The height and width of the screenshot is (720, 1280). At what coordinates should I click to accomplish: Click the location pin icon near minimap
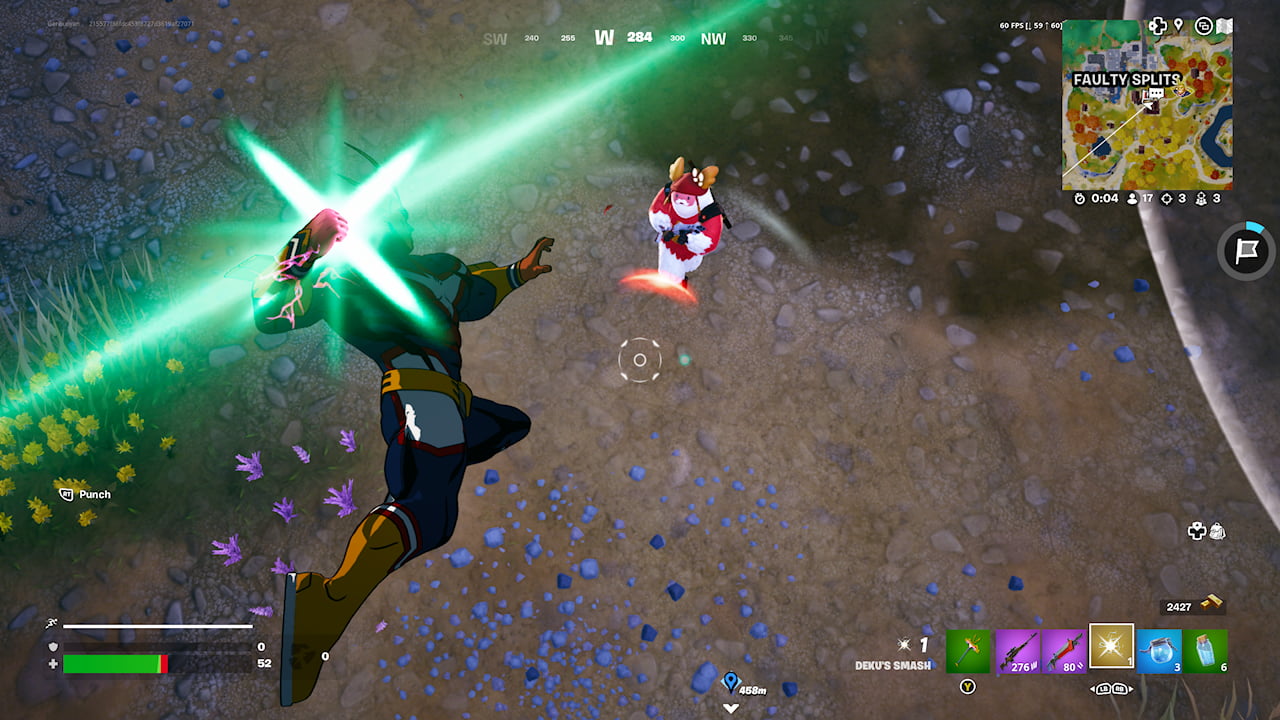[x=1178, y=25]
